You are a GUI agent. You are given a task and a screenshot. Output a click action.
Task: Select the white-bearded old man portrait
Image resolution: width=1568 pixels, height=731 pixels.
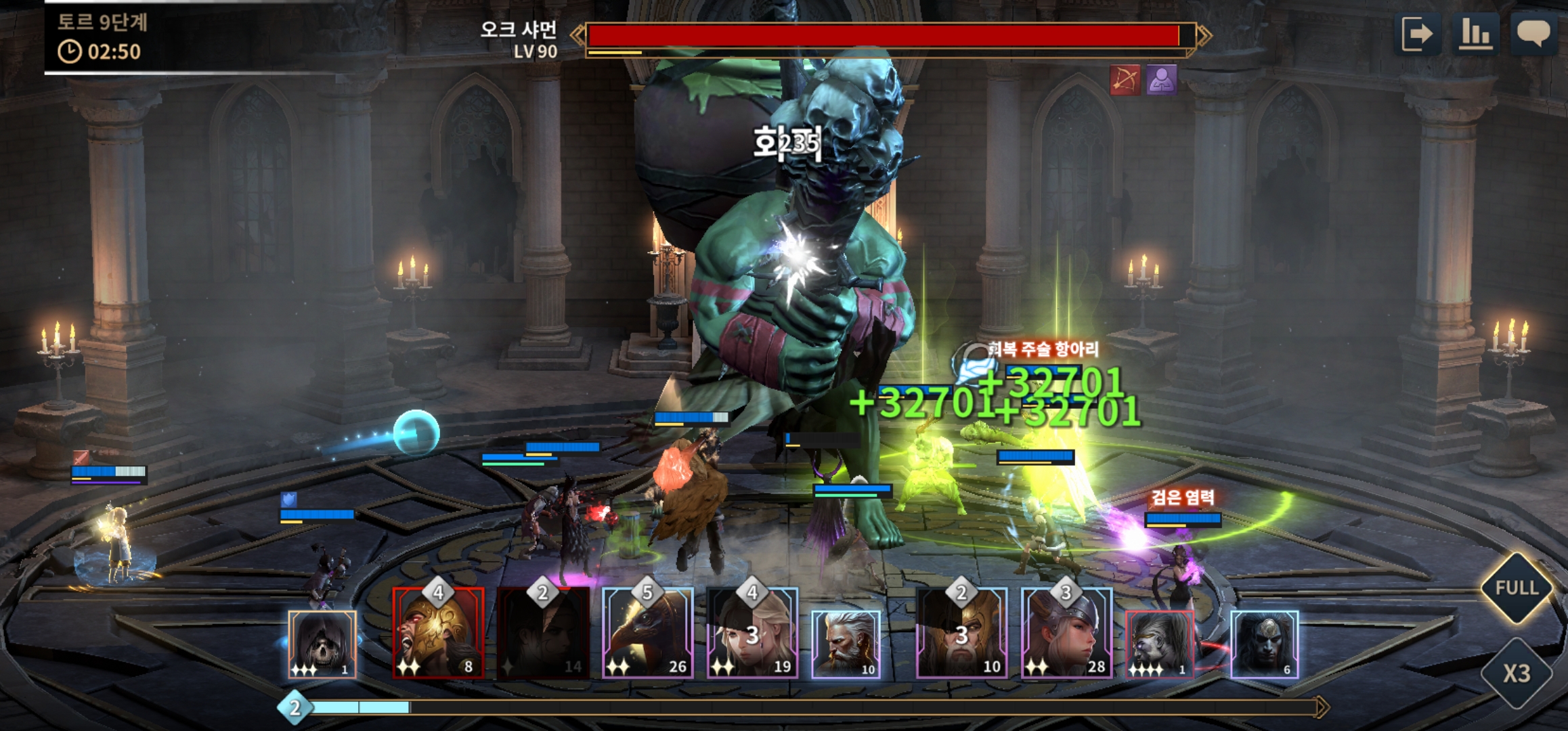pyautogui.click(x=846, y=644)
